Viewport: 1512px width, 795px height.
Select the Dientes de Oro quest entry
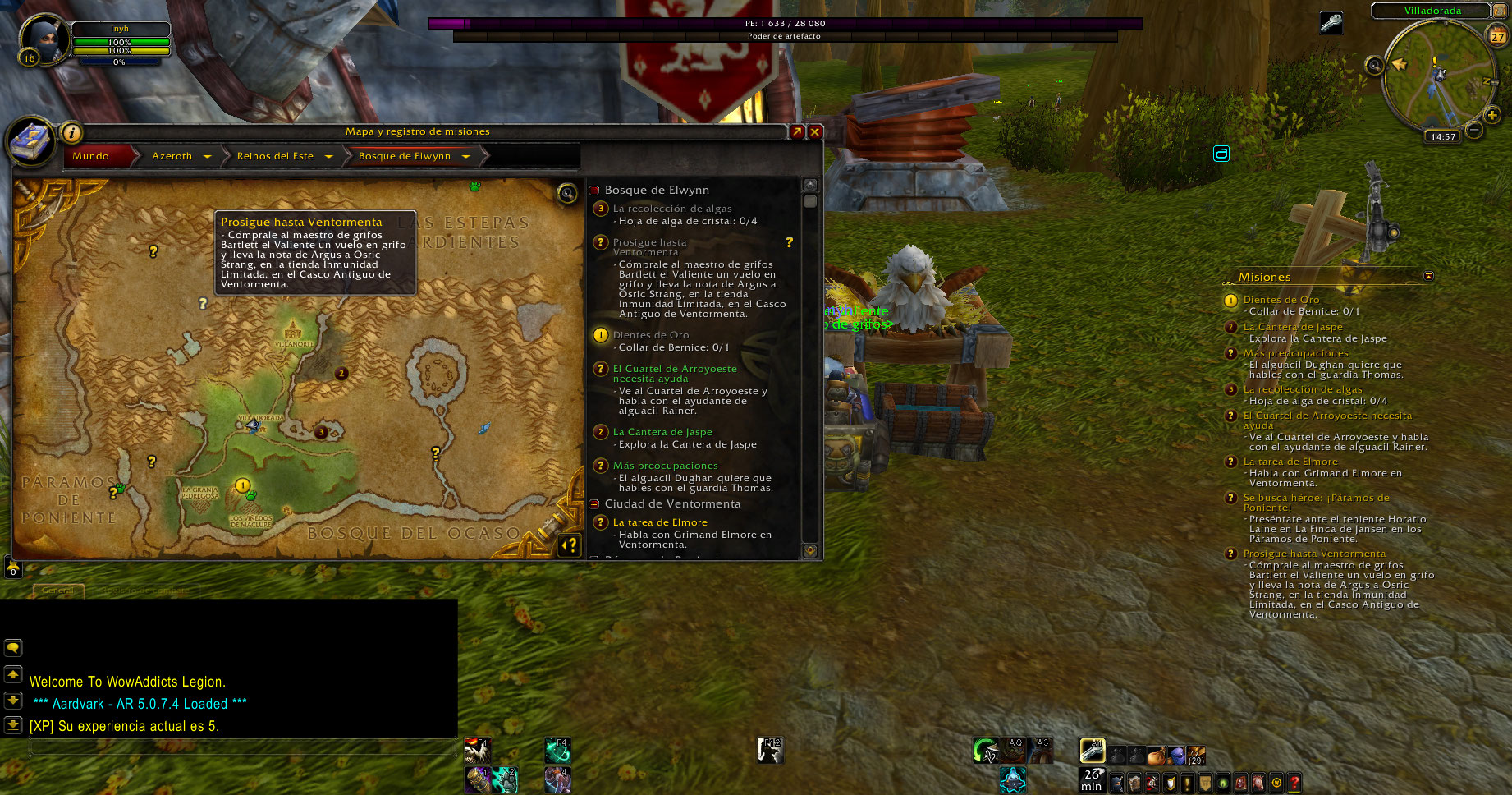pos(651,335)
